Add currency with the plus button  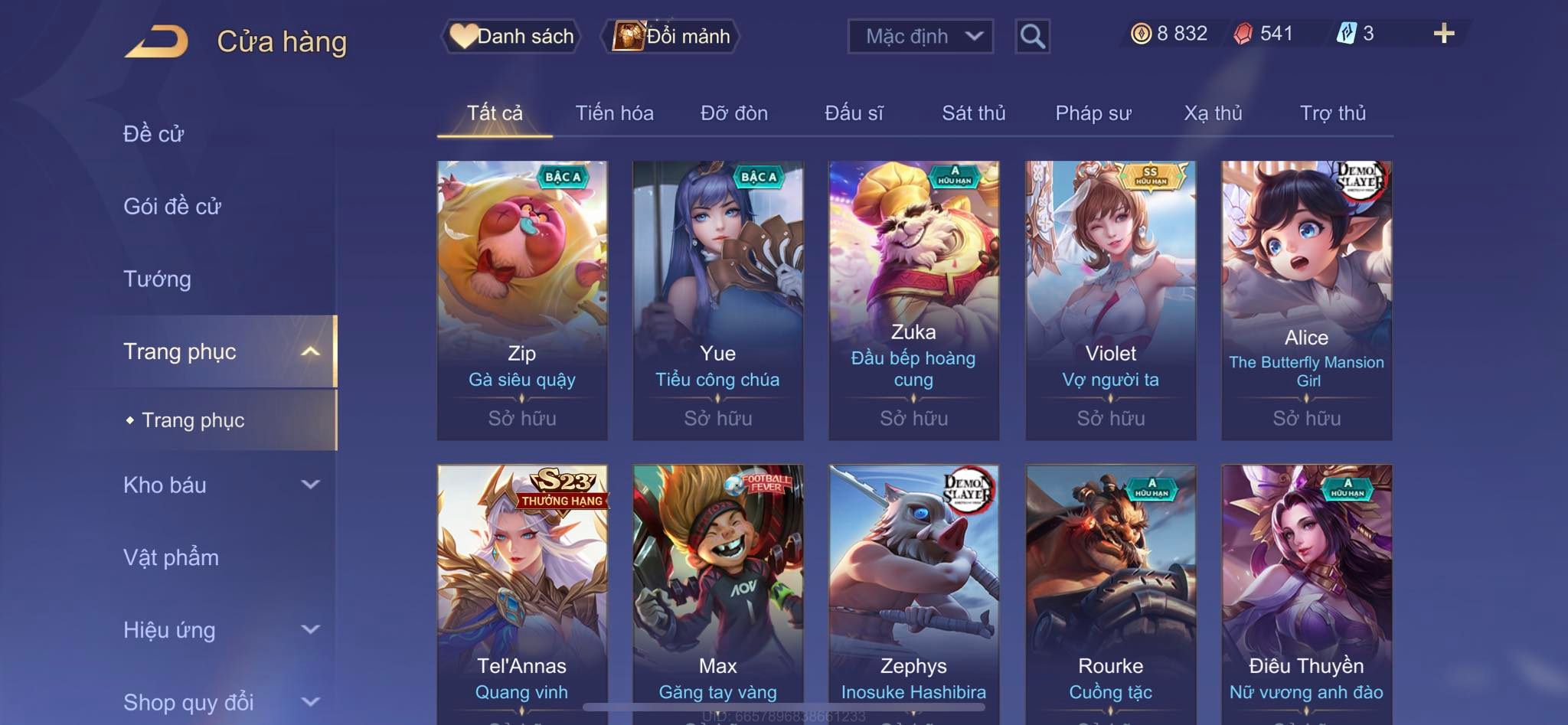point(1443,34)
